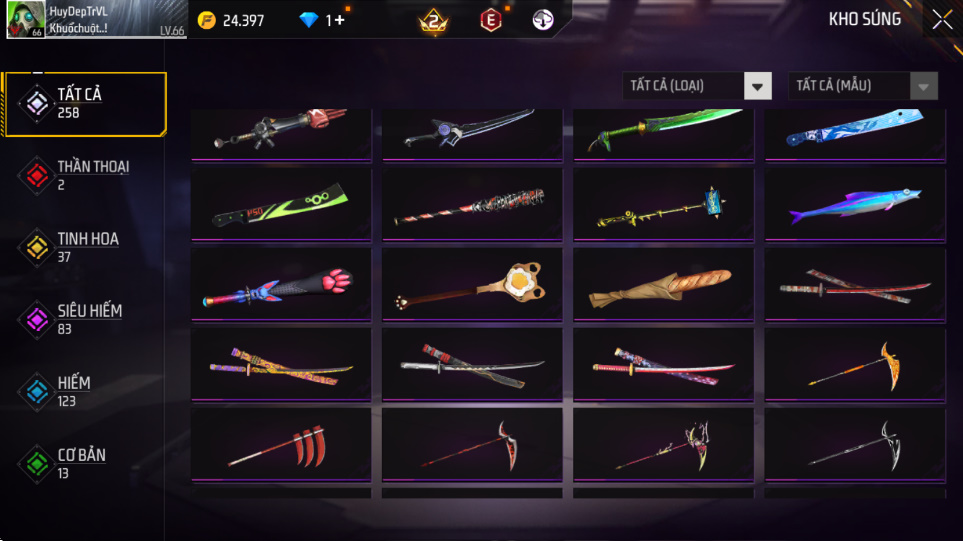Viewport: 963px width, 541px height.
Task: Choose the fried egg pan skin
Action: [x=472, y=285]
